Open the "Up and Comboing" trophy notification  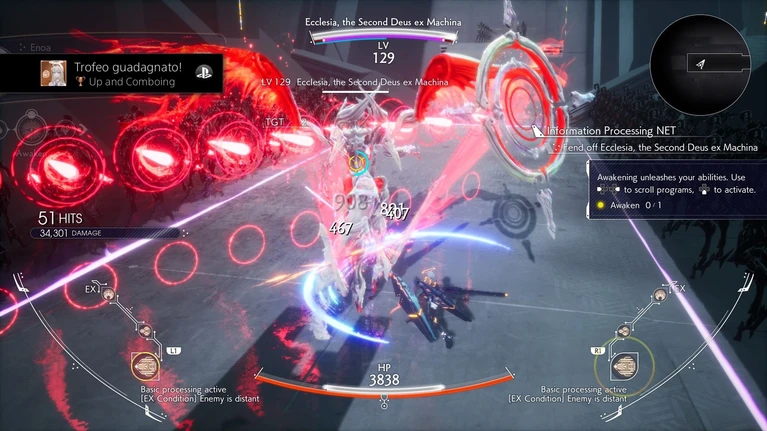(x=120, y=72)
